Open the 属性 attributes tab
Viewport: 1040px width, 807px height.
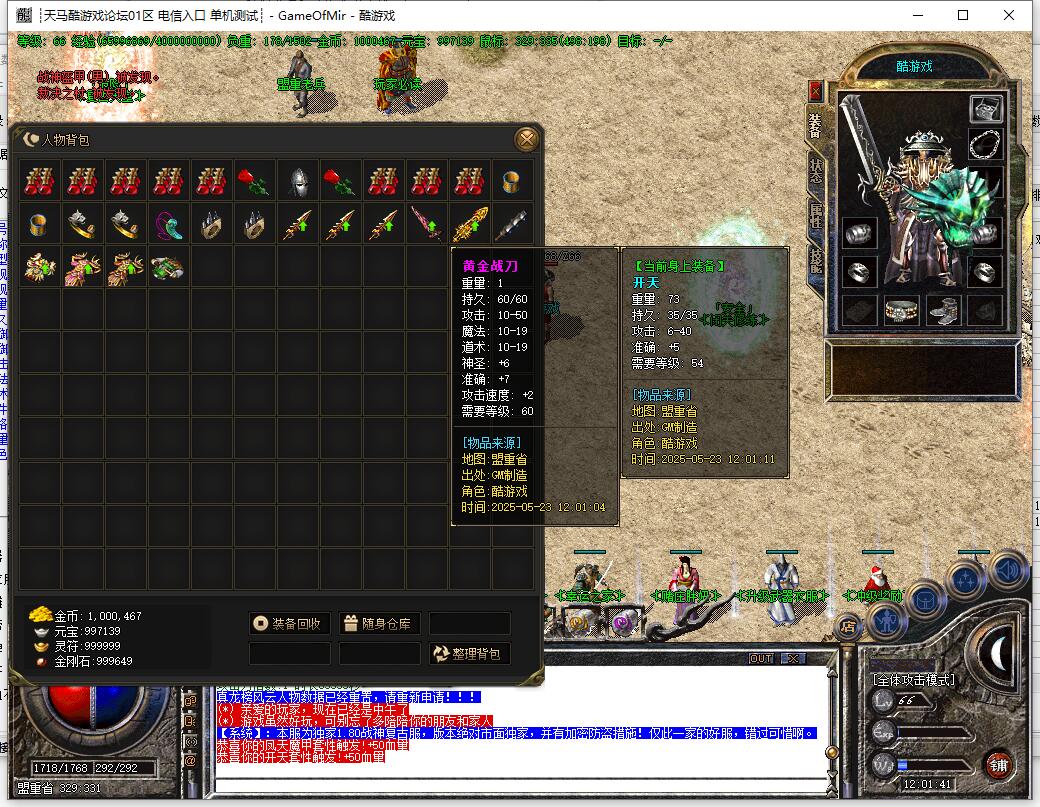coord(815,215)
